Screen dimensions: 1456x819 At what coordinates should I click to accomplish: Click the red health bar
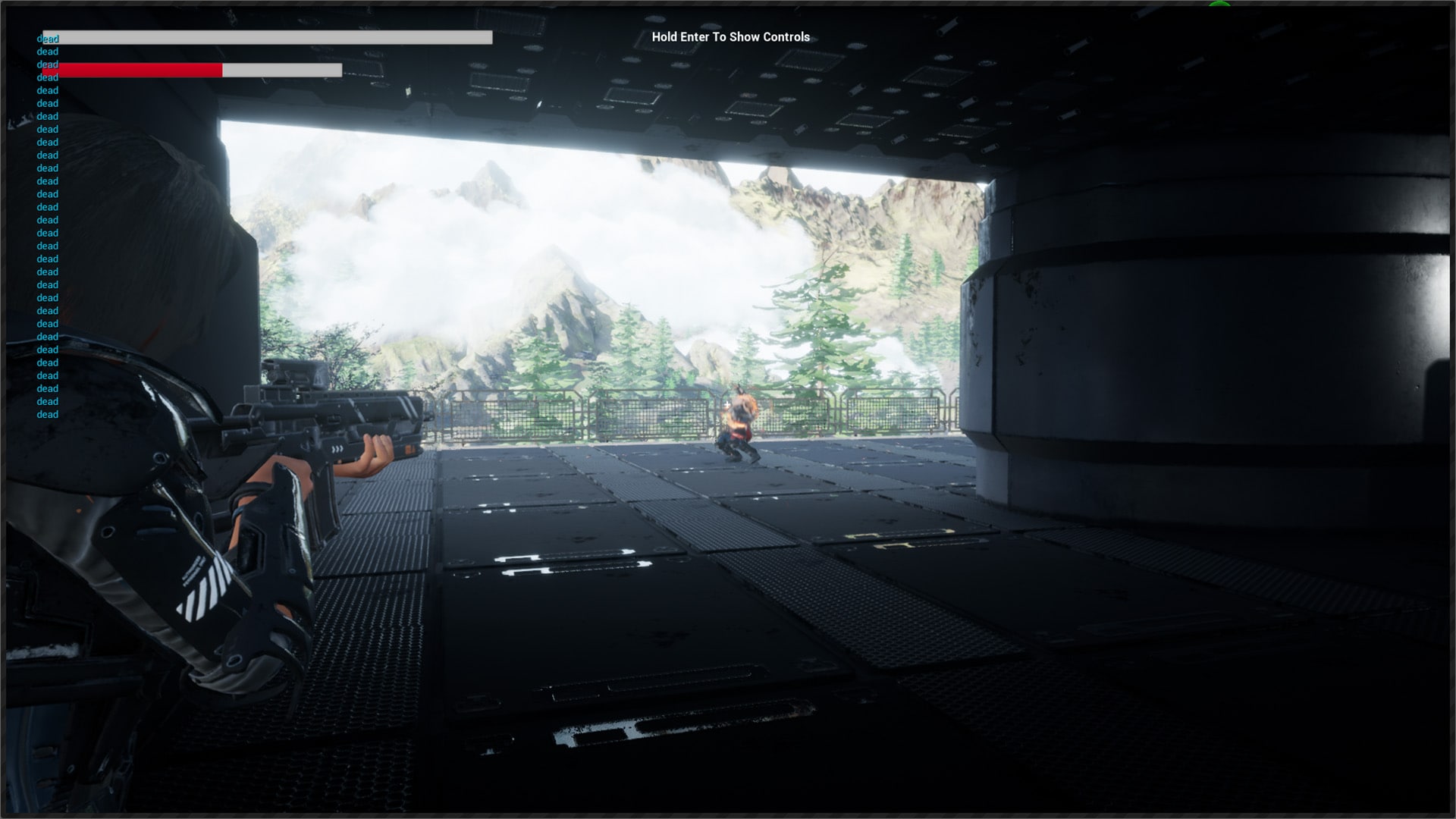point(140,70)
